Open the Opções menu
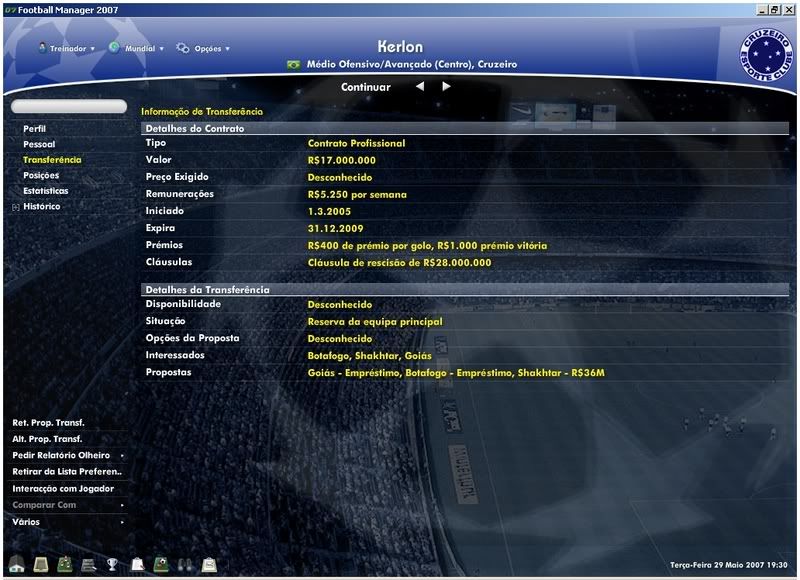Screen dimensions: 800x580 point(203,48)
